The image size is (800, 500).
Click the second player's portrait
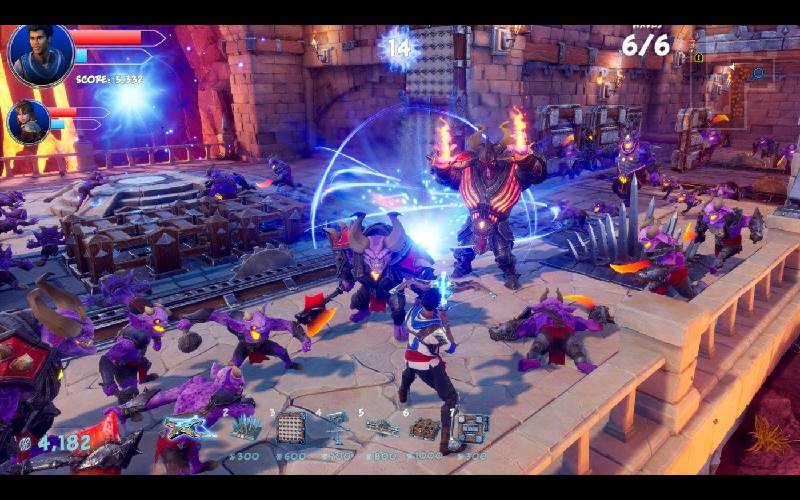(x=27, y=122)
